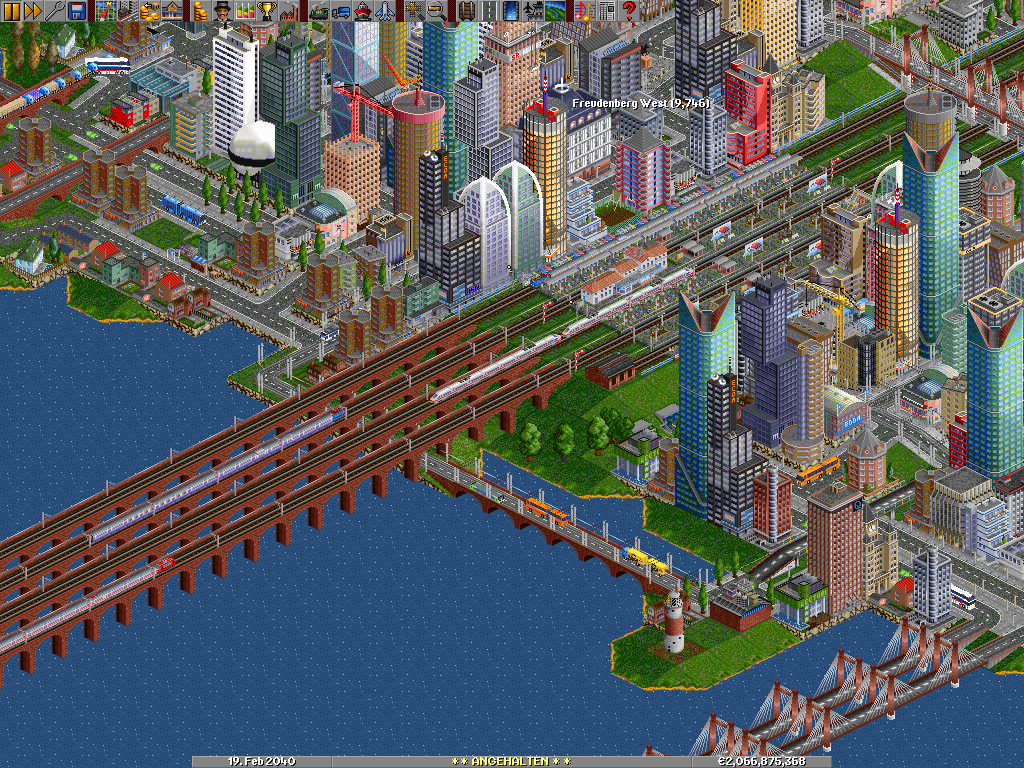
Task: Open the industry factory menu
Action: (x=289, y=11)
